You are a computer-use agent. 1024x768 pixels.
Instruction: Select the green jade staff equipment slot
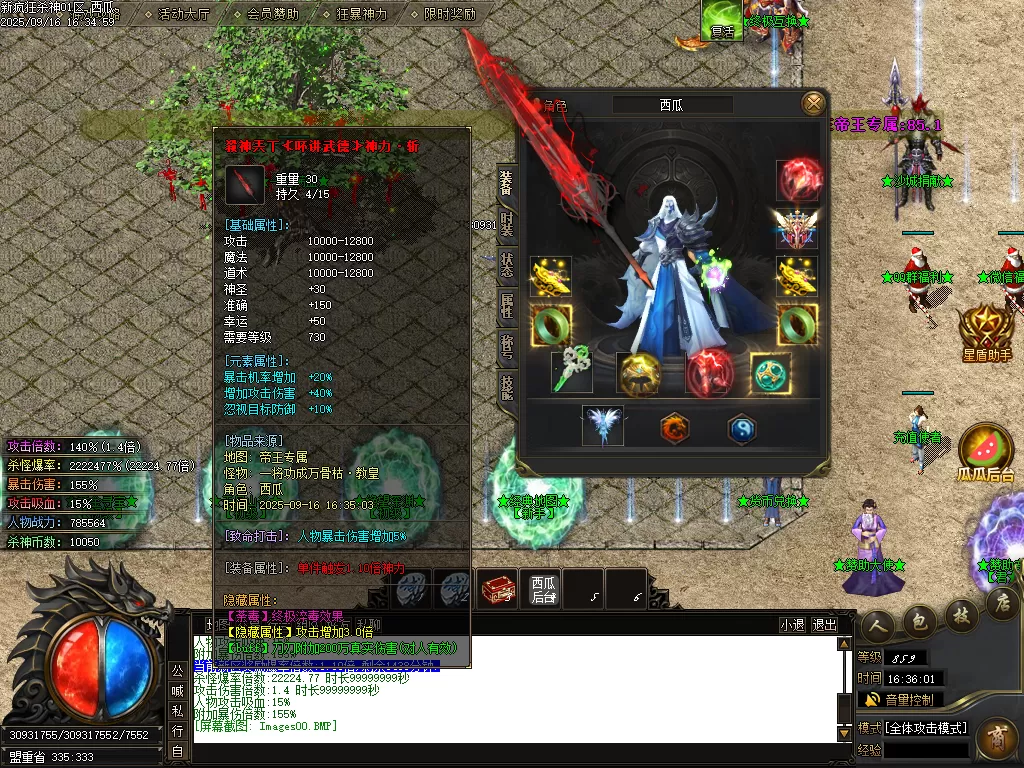tap(572, 371)
